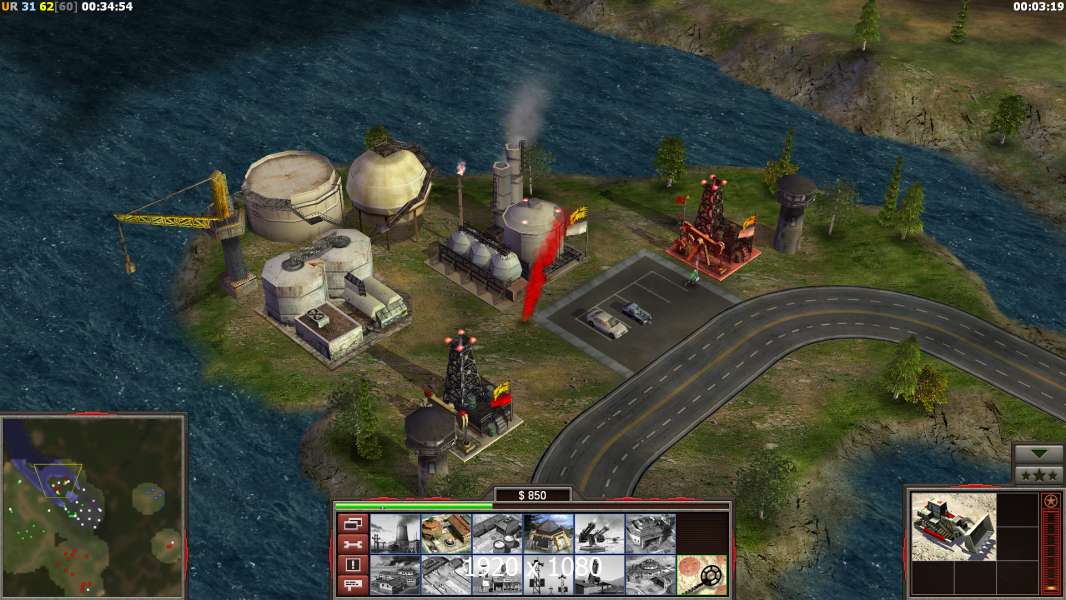
Task: Click the wrench repair button
Action: (352, 544)
